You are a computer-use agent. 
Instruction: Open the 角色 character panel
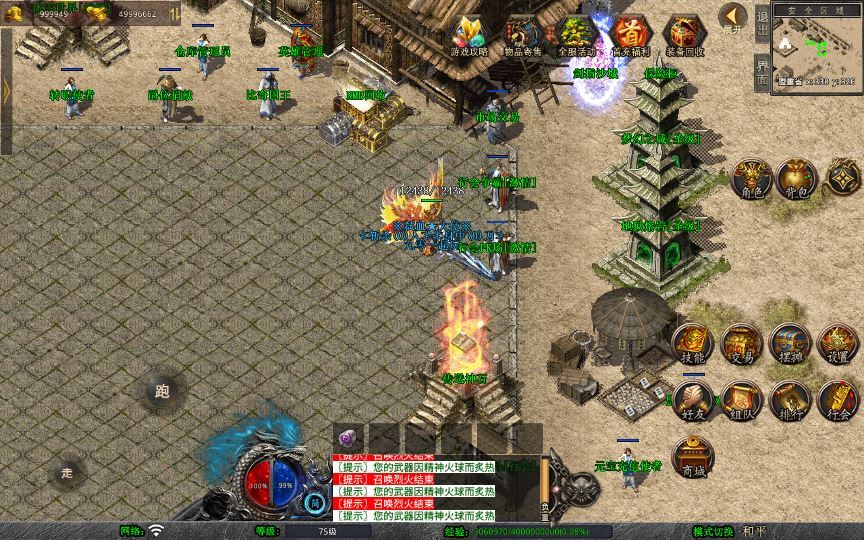(x=752, y=178)
